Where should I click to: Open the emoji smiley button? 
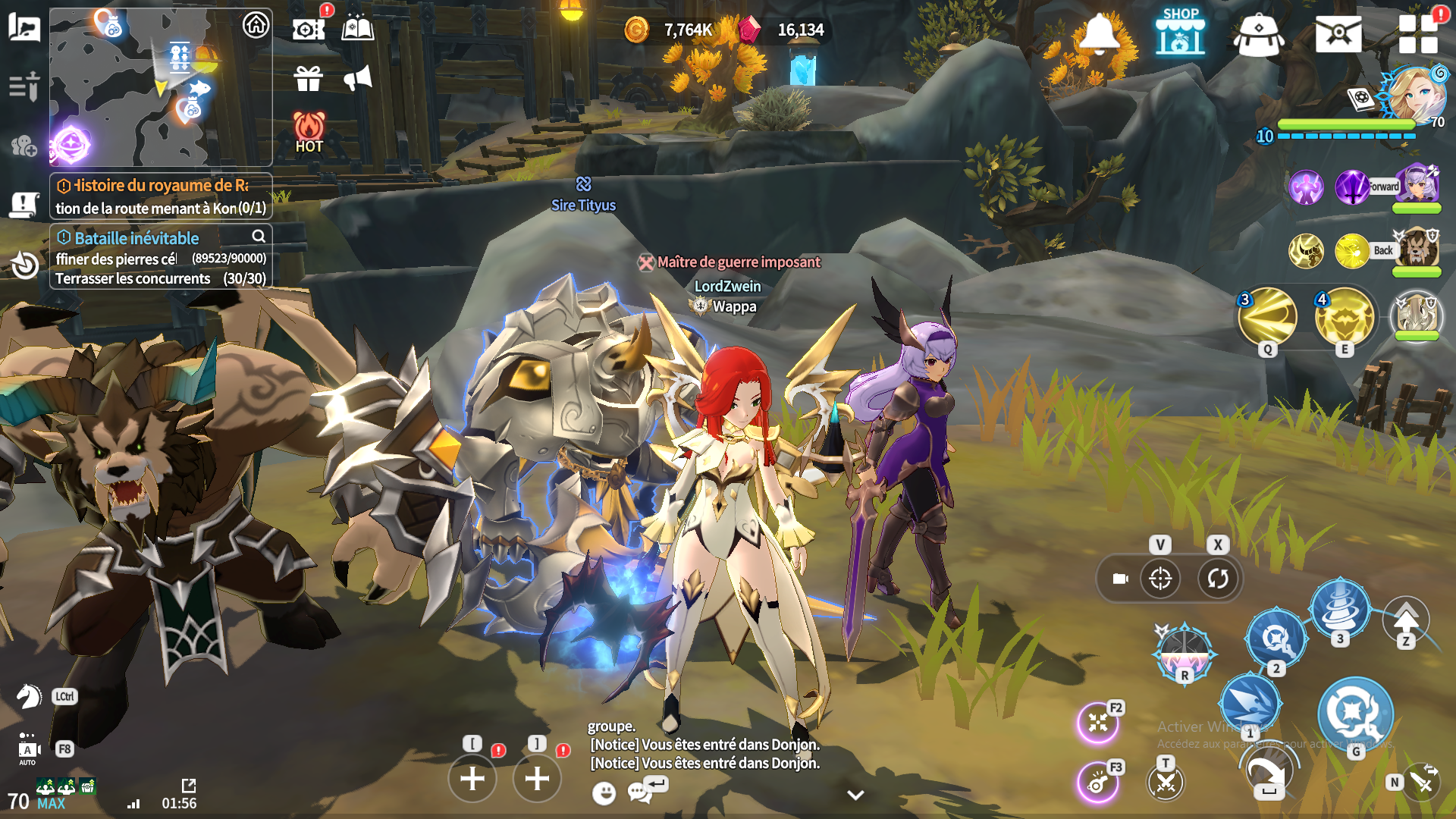(604, 793)
